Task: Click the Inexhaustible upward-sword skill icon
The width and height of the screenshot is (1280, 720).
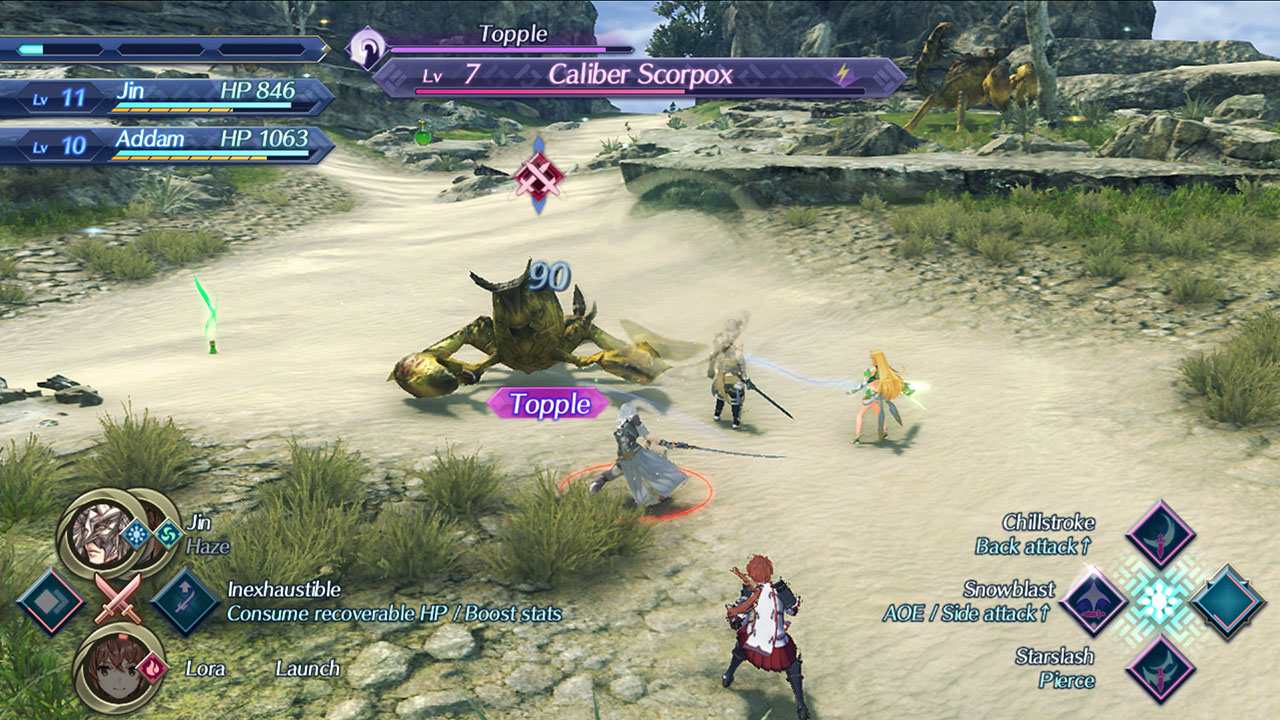Action: coord(183,600)
